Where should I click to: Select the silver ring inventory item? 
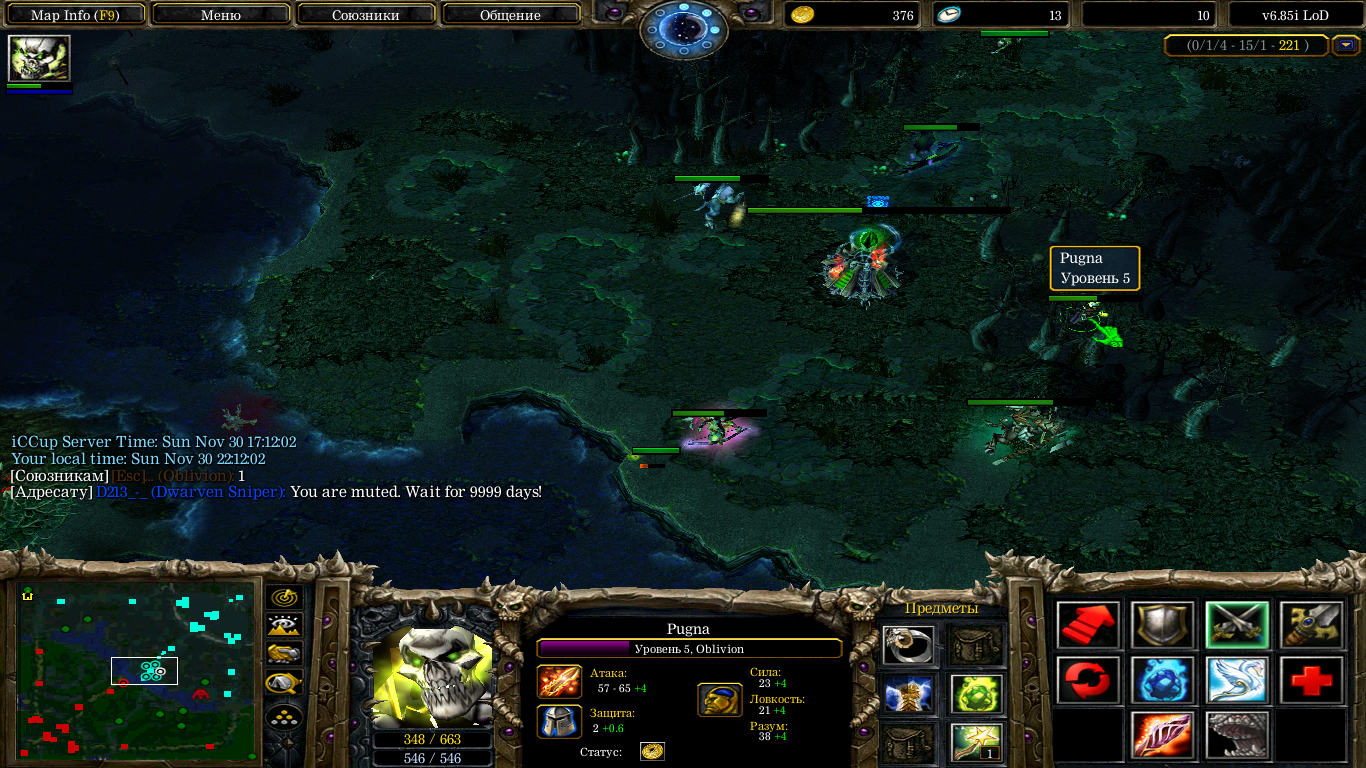pos(909,646)
